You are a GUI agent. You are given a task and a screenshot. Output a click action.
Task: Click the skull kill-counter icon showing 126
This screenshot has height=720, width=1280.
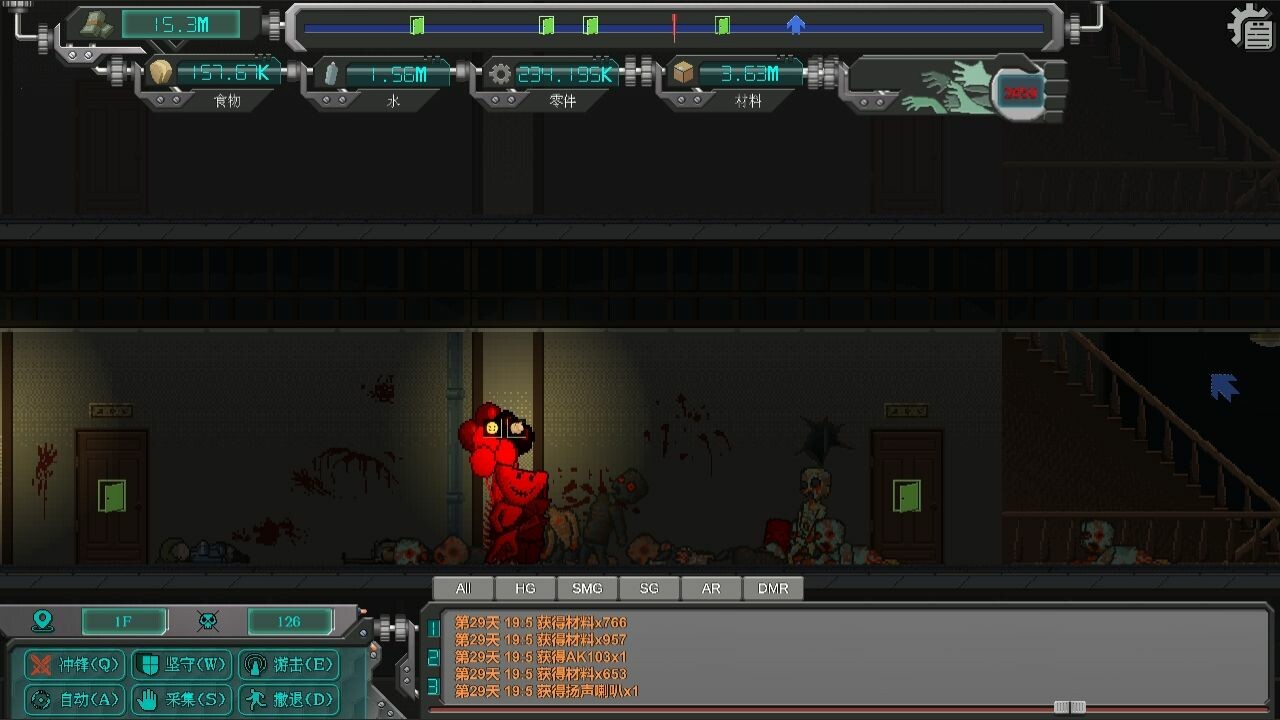(208, 621)
